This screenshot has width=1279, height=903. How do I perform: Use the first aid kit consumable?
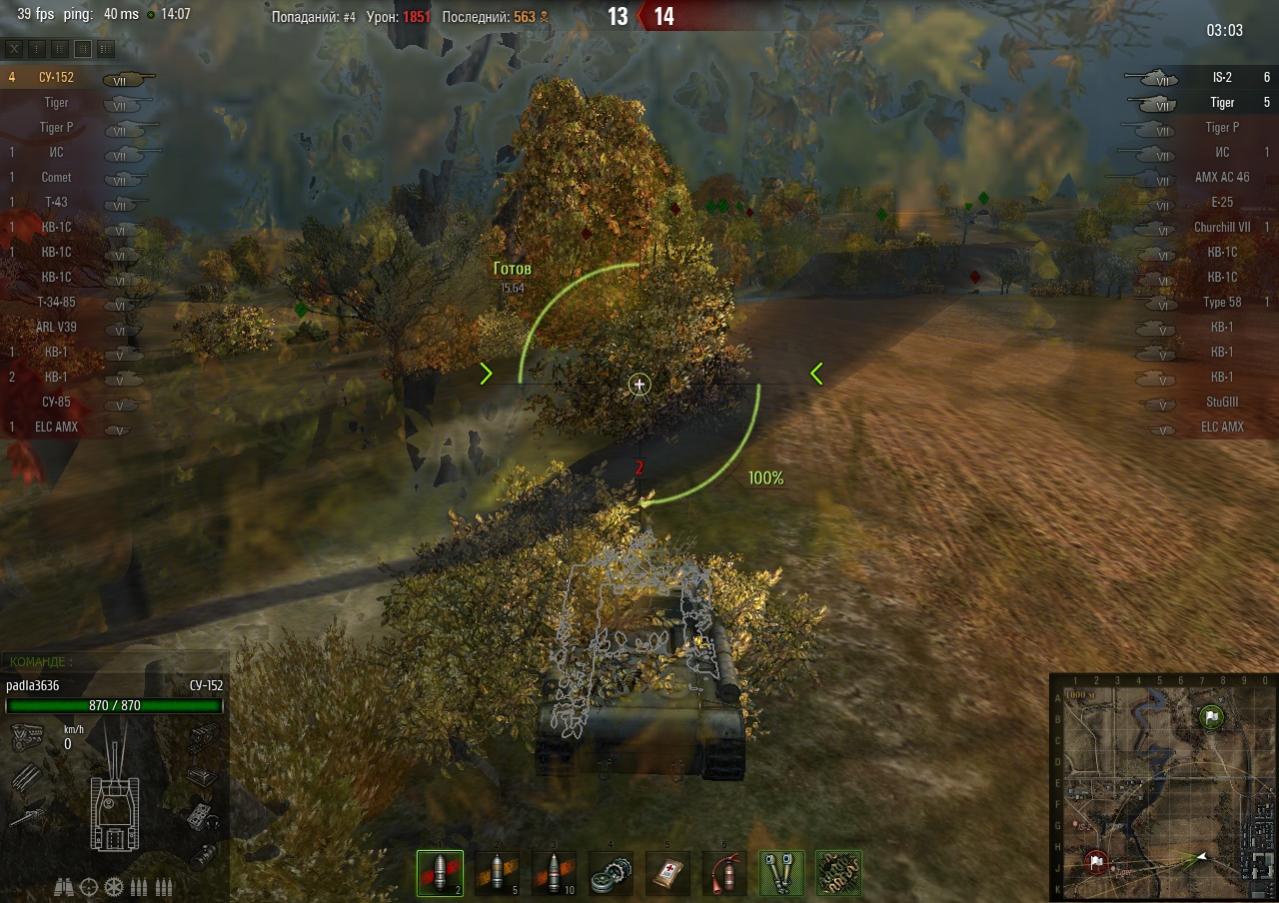(667, 873)
